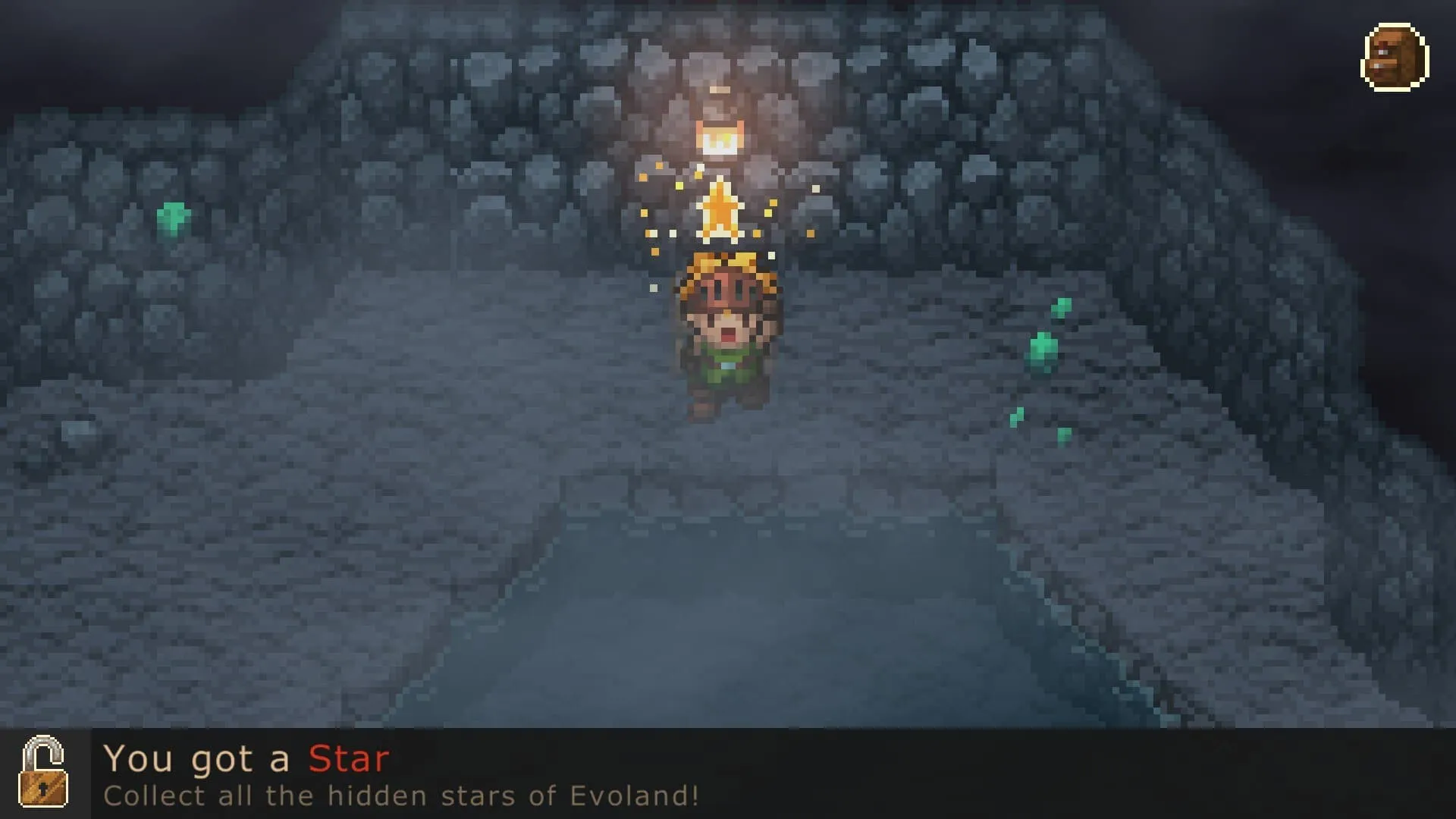Click the brown creature face icon
This screenshot has width=1456, height=819.
click(1395, 58)
